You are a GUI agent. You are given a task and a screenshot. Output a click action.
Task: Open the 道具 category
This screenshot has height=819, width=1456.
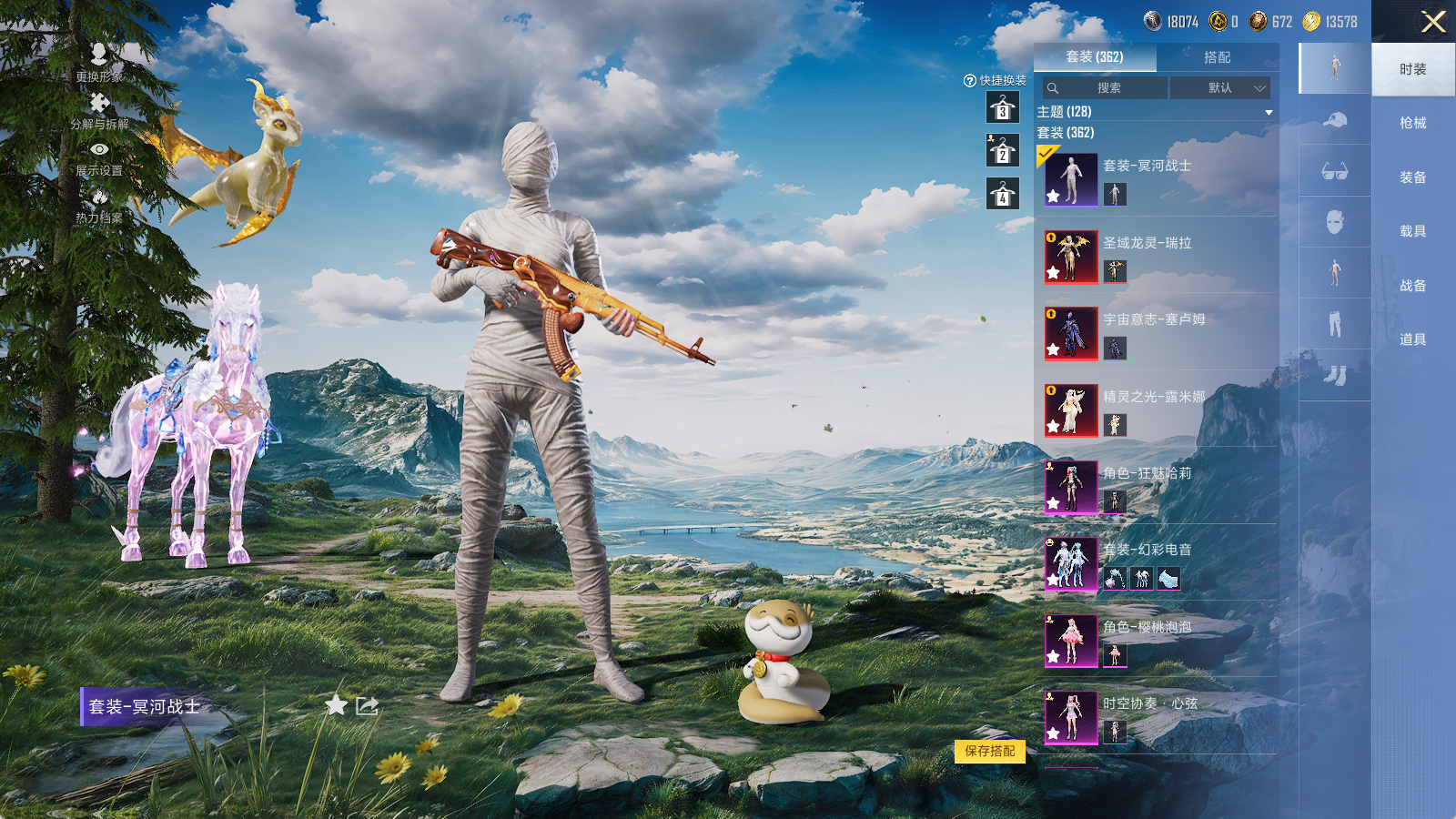tap(1412, 339)
